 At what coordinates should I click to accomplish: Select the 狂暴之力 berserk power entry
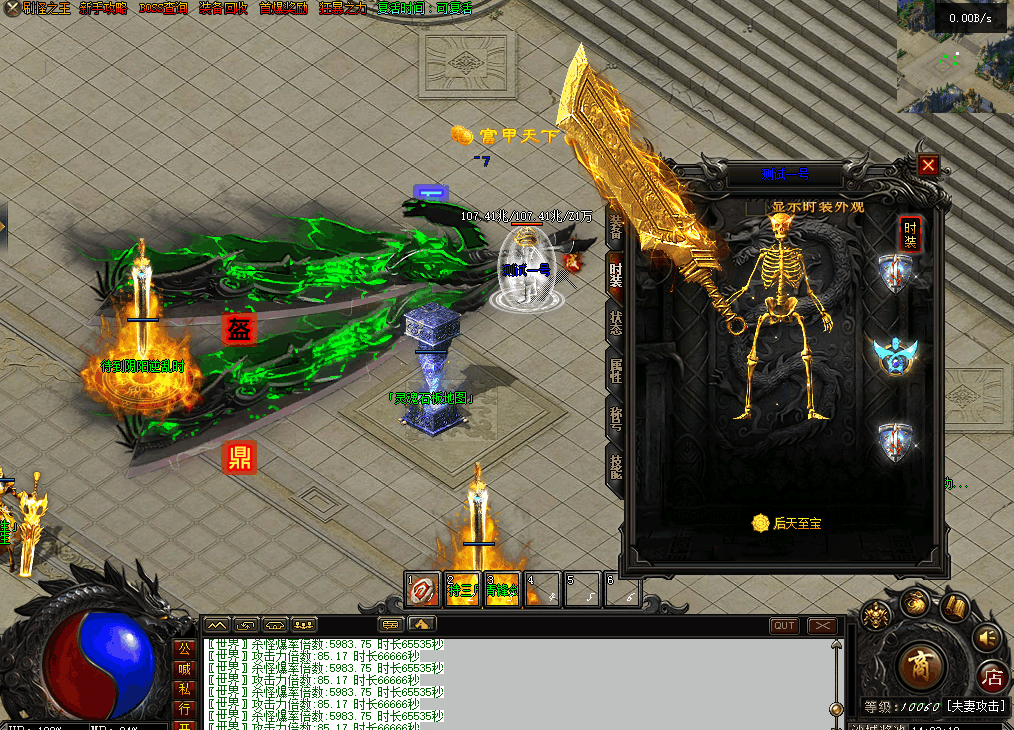coord(343,8)
